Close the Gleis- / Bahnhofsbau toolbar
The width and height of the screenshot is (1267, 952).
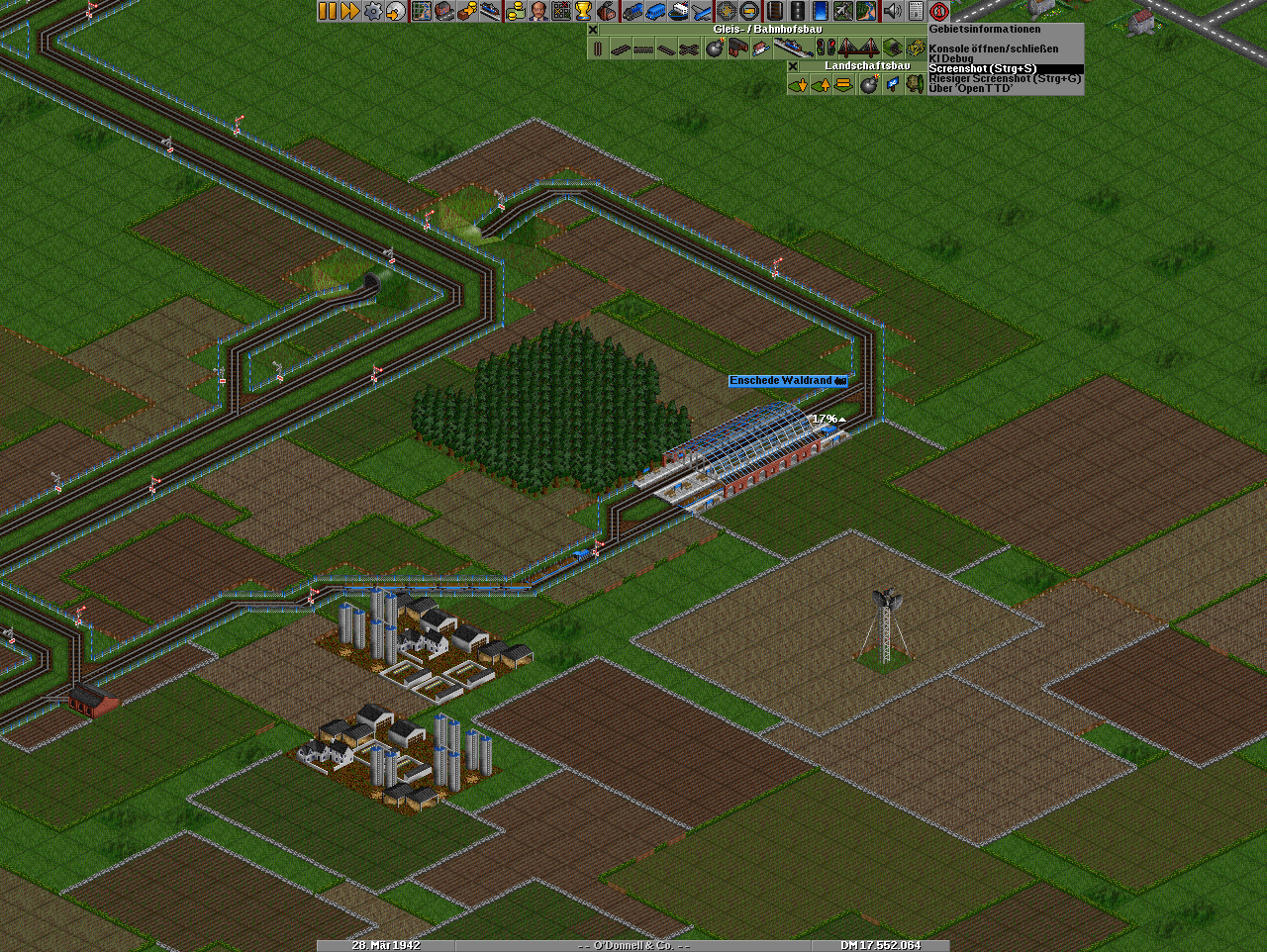coord(593,30)
